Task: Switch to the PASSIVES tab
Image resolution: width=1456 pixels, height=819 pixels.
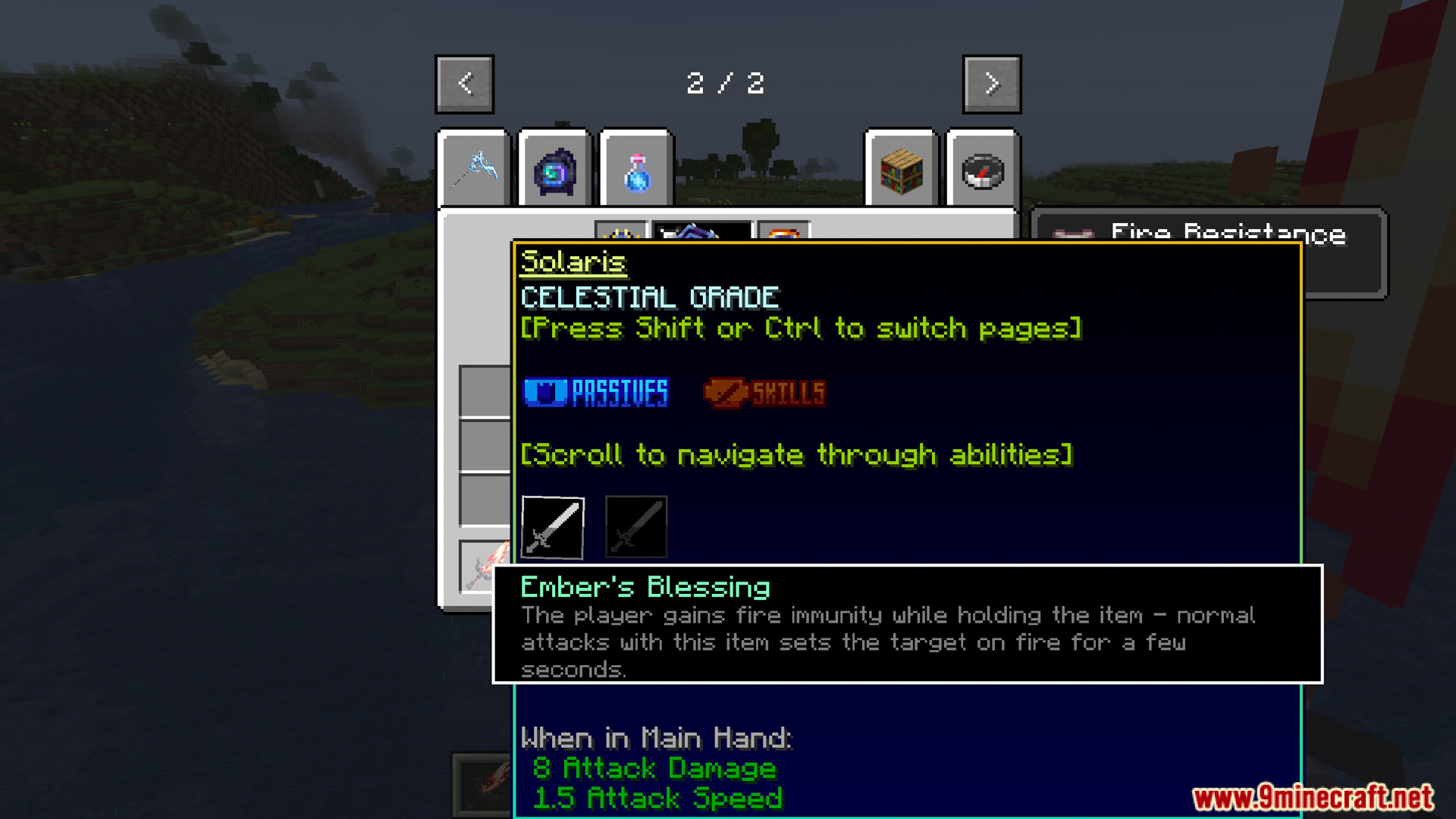Action: pyautogui.click(x=595, y=392)
